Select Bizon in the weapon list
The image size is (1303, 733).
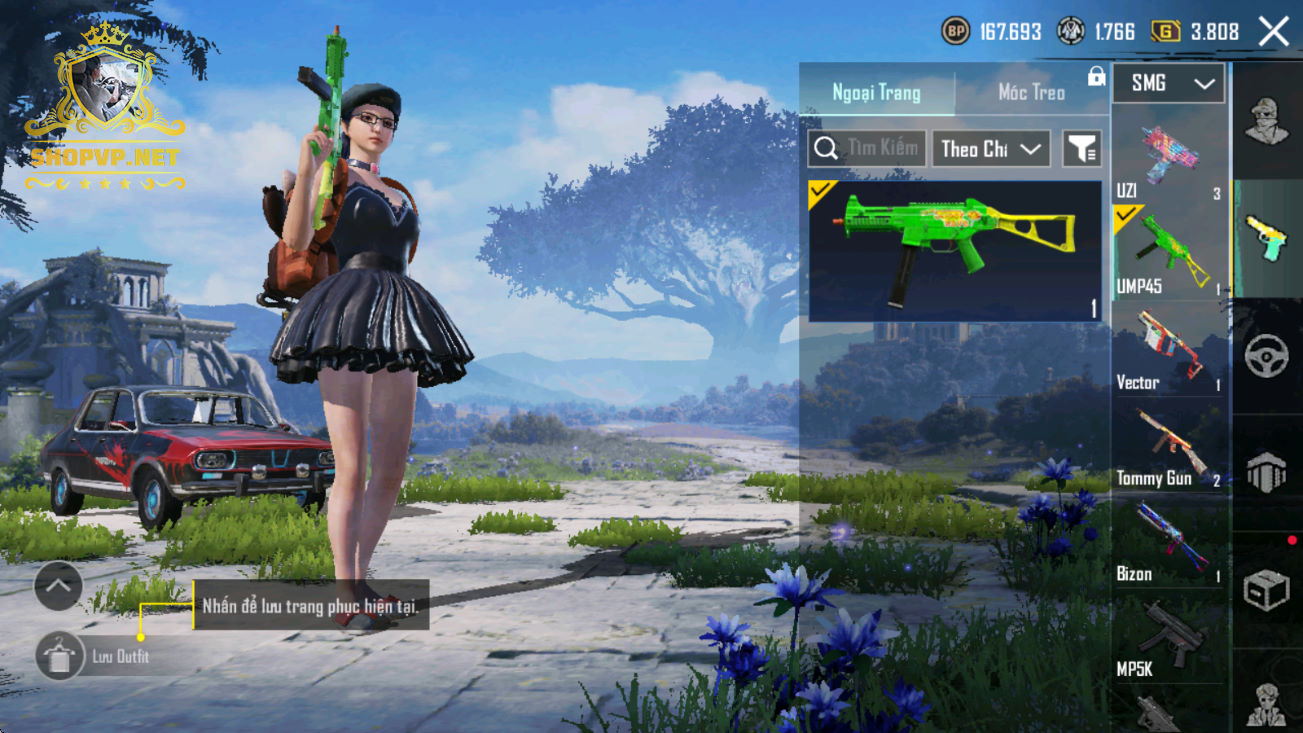click(1167, 543)
